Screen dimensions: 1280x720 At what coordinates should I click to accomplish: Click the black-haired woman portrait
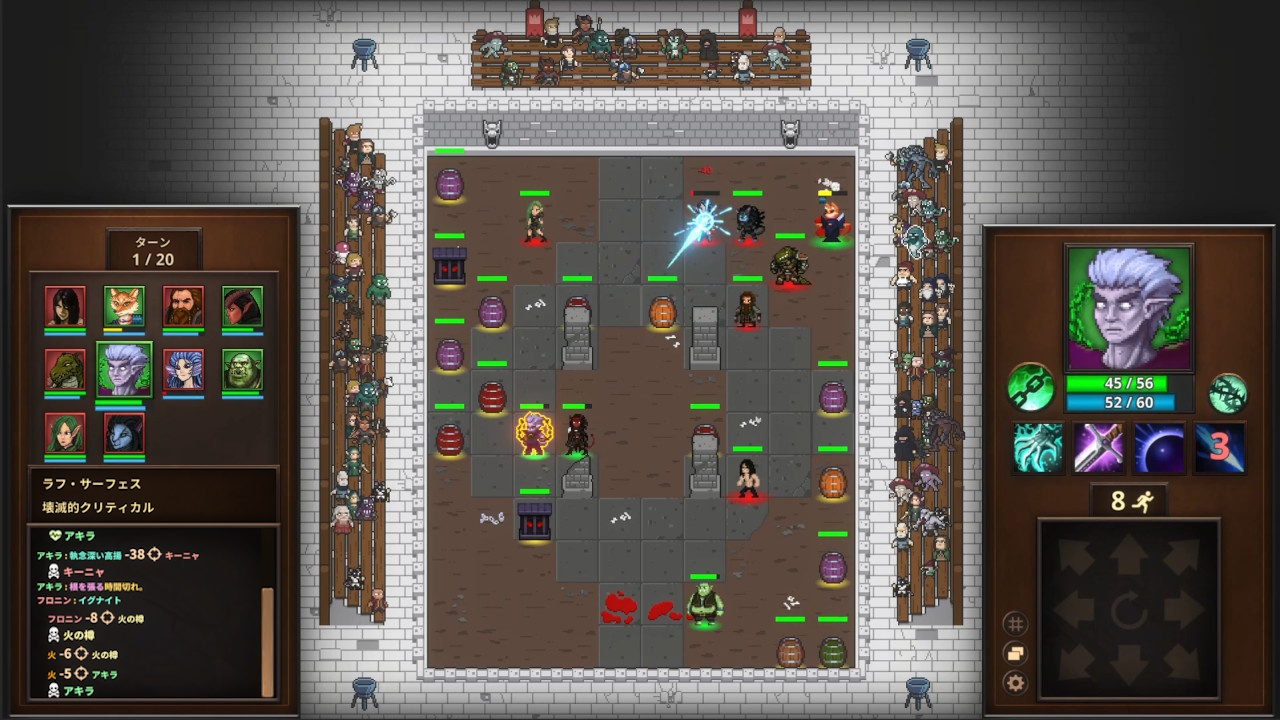click(x=65, y=306)
